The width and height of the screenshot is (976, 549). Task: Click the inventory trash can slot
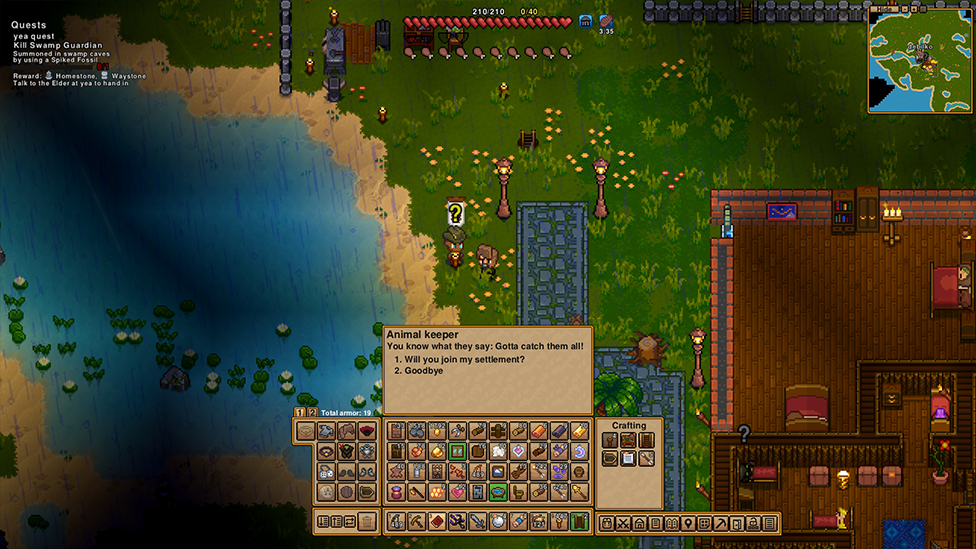point(368,521)
